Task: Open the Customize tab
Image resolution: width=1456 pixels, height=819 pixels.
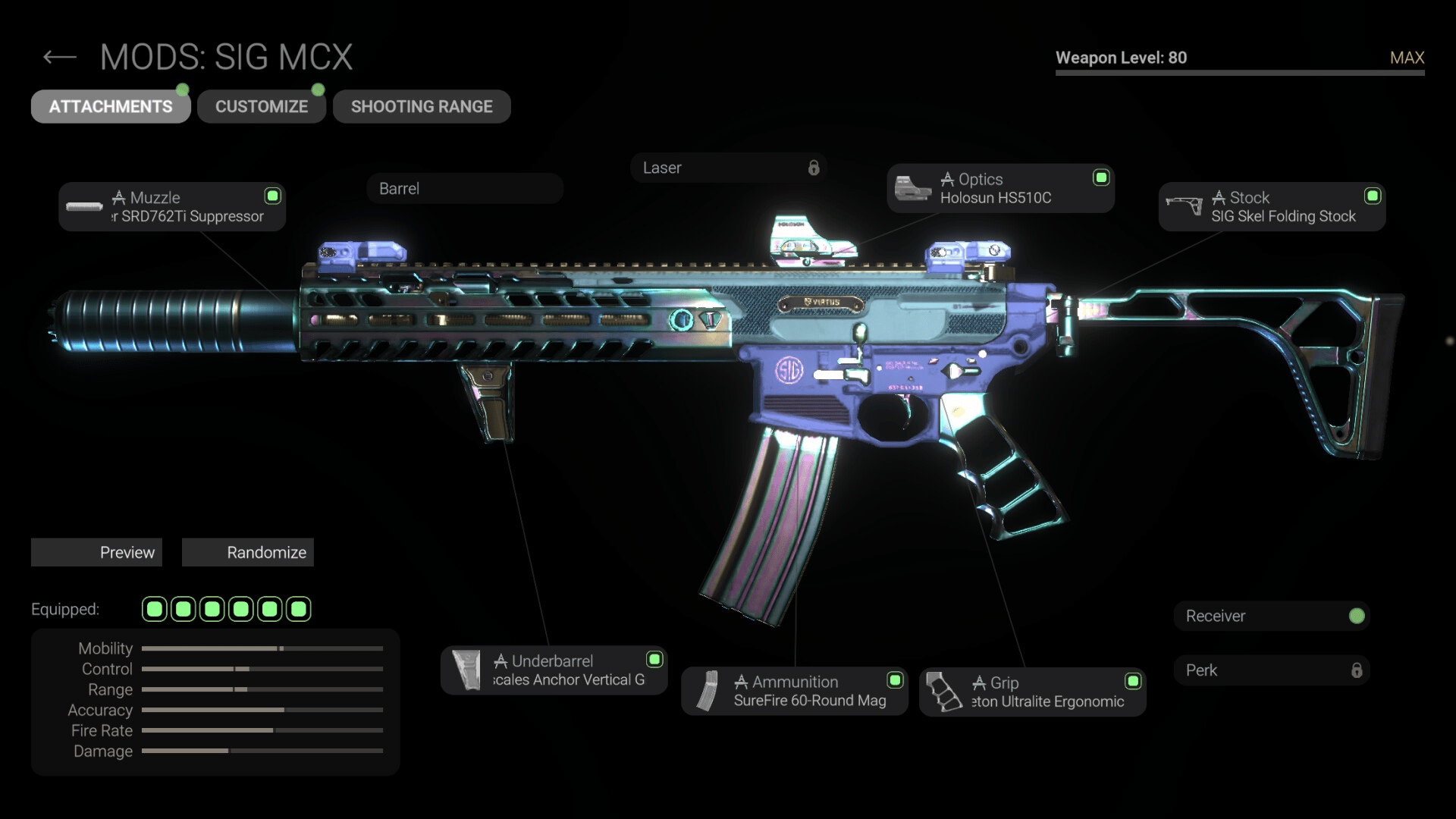Action: pyautogui.click(x=262, y=107)
